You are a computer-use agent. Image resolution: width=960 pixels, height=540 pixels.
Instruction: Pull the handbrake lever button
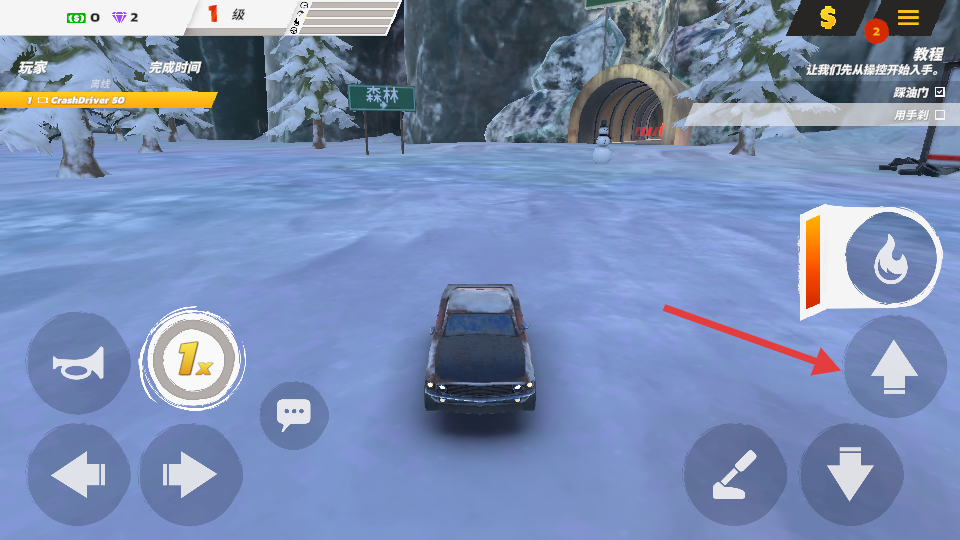736,475
